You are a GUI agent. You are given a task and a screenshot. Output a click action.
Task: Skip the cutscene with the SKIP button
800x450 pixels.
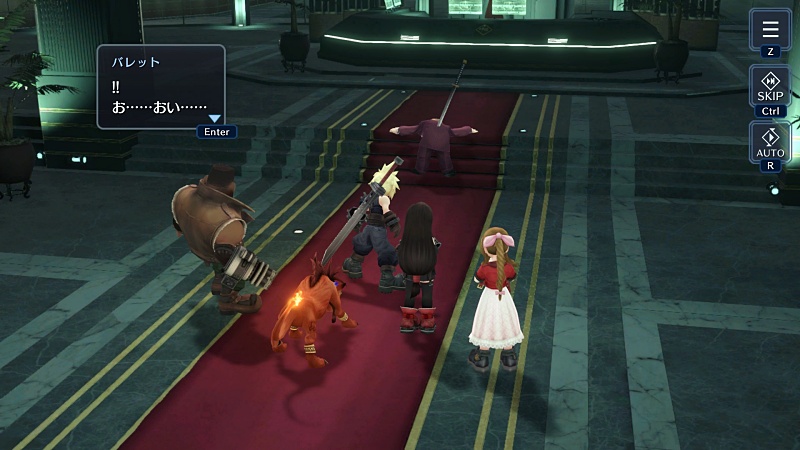[769, 87]
